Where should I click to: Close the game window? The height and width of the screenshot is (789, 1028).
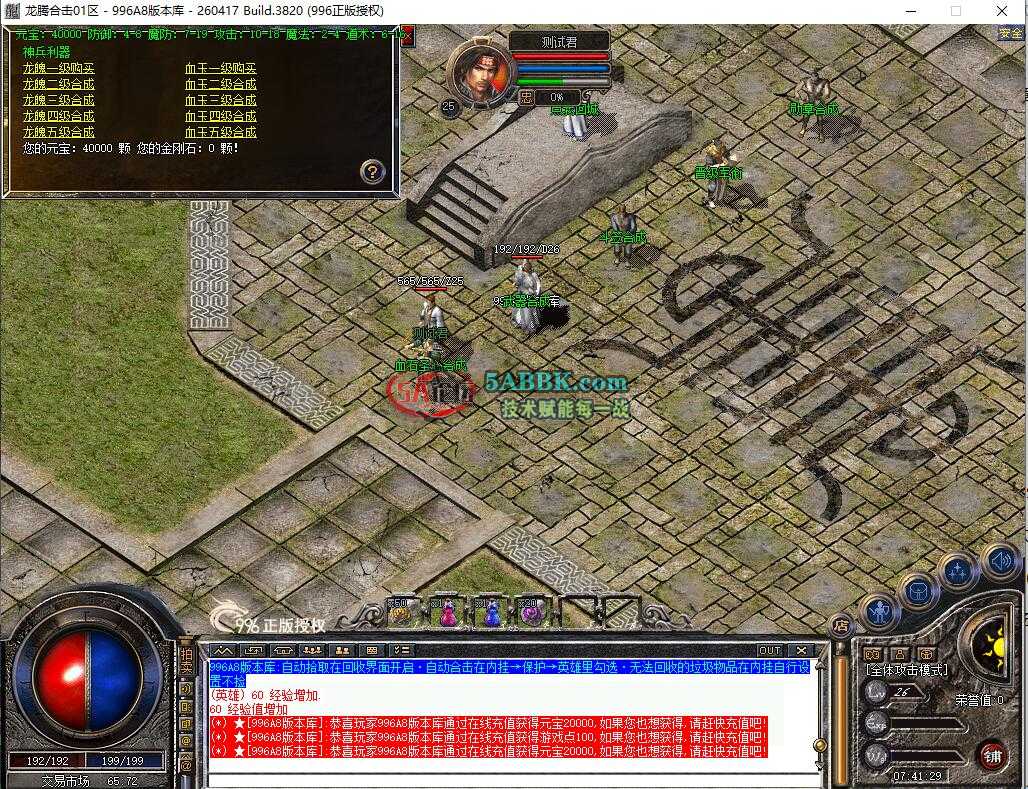(1002, 11)
